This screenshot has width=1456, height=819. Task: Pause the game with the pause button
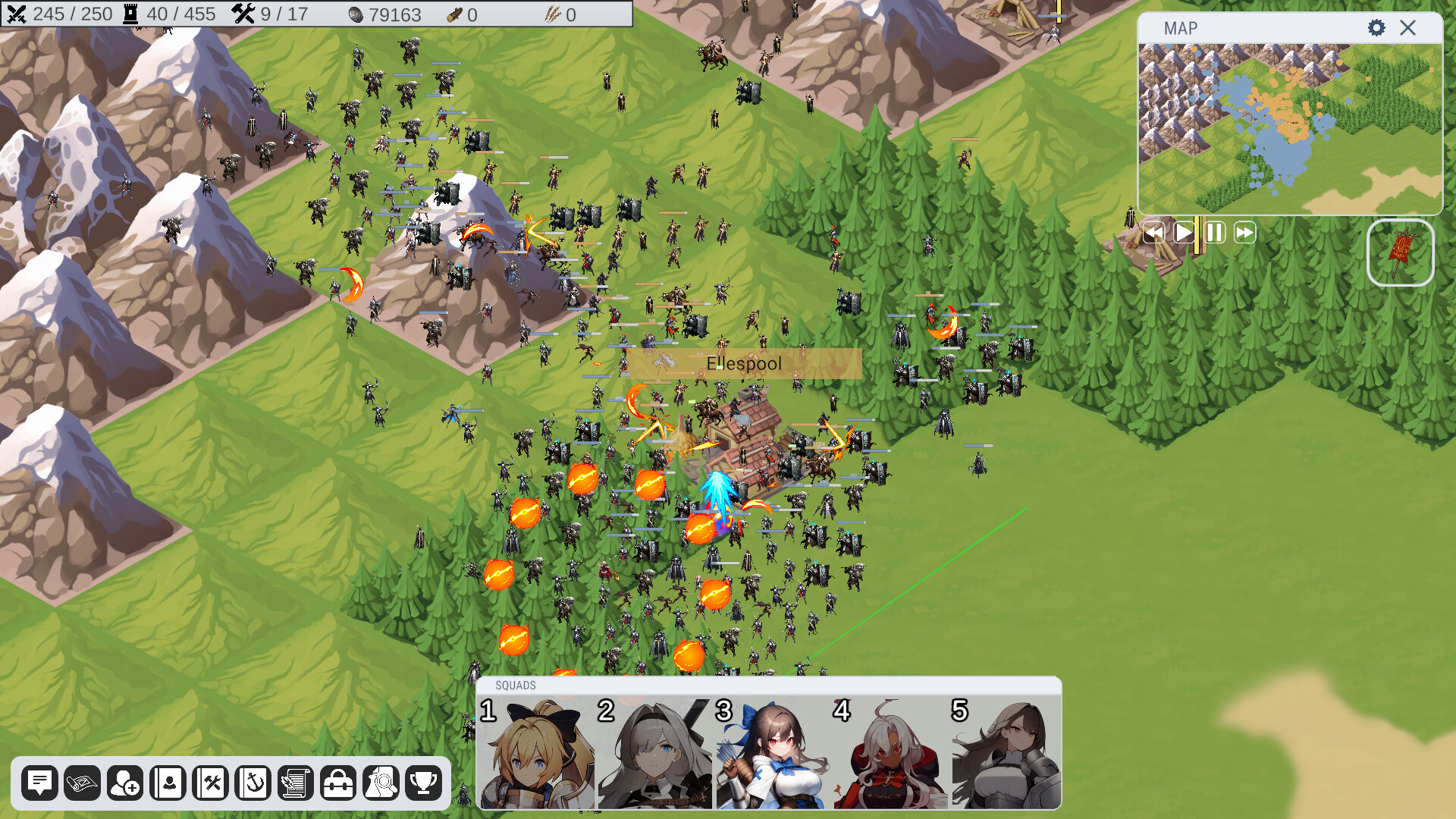pyautogui.click(x=1213, y=234)
